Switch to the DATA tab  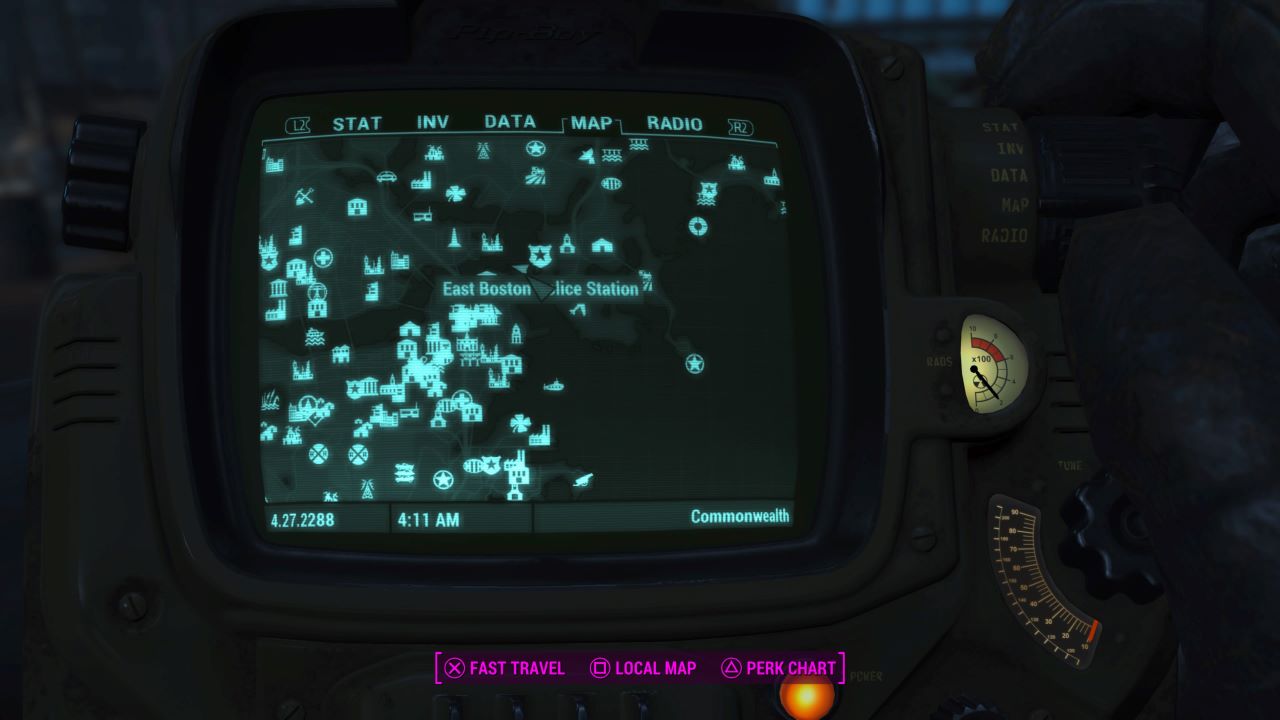coord(508,123)
